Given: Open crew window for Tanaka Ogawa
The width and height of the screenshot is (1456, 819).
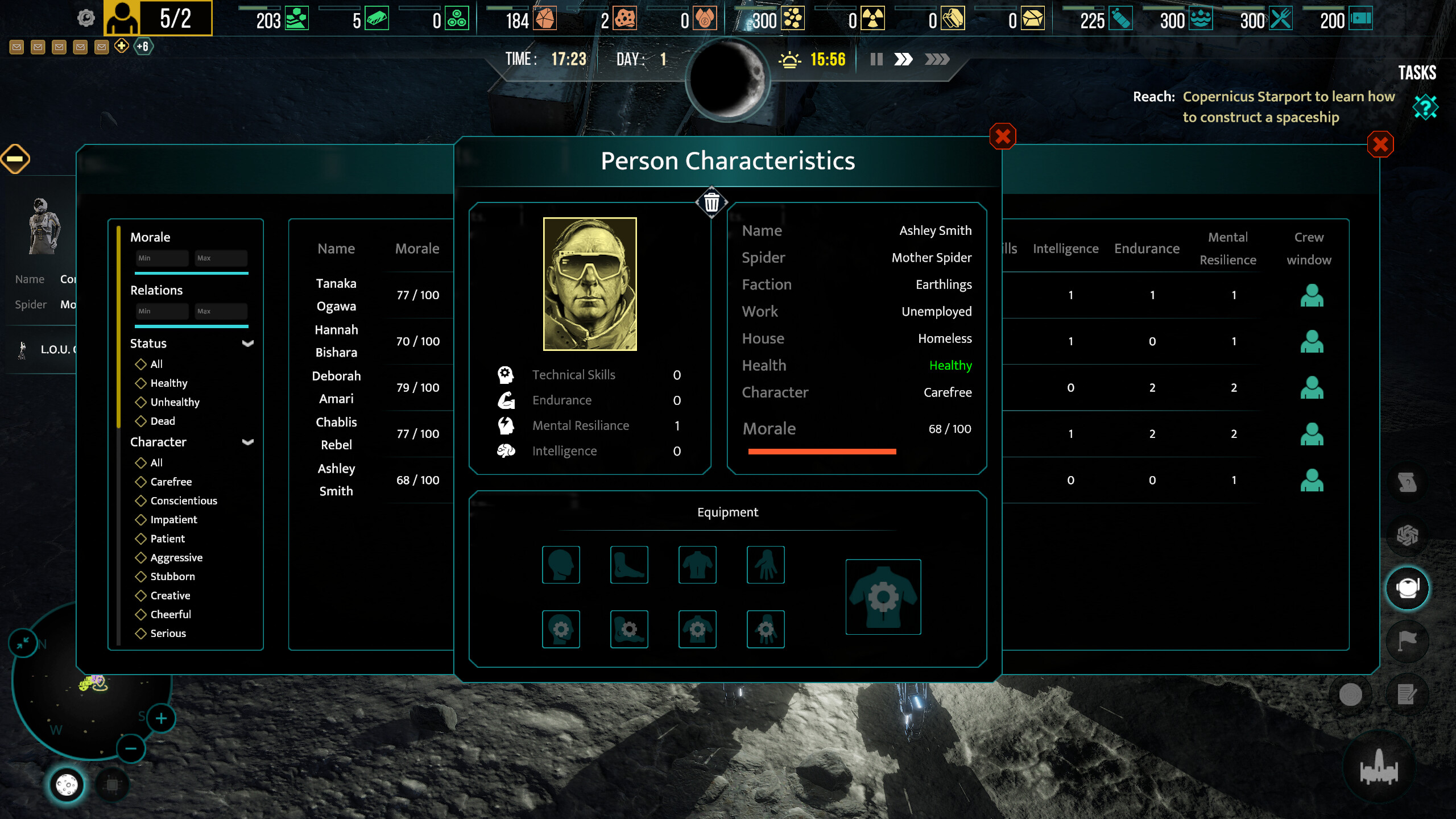Looking at the screenshot, I should (x=1312, y=295).
